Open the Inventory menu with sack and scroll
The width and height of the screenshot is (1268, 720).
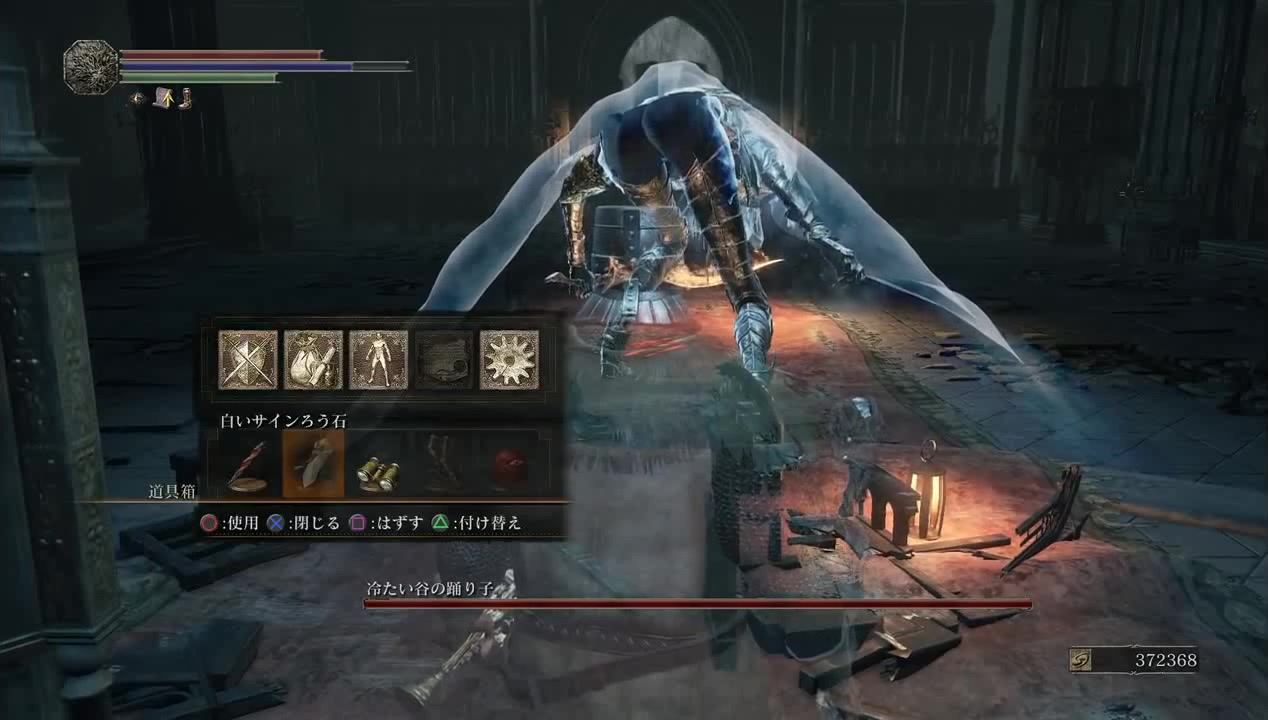coord(313,360)
